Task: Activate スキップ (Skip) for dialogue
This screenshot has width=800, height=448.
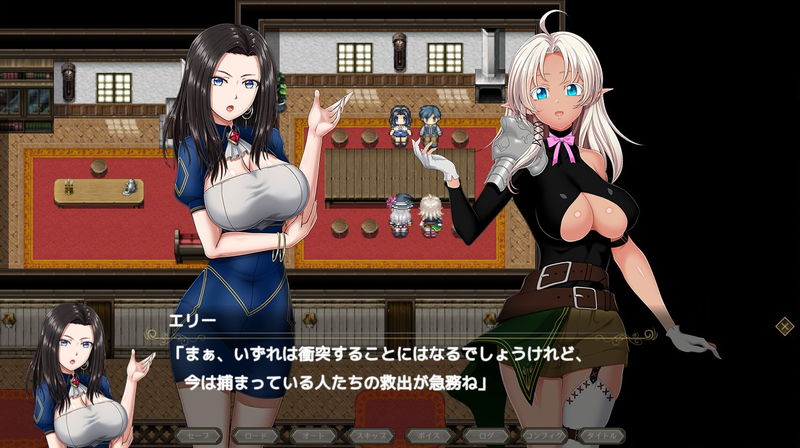Action: point(371,436)
